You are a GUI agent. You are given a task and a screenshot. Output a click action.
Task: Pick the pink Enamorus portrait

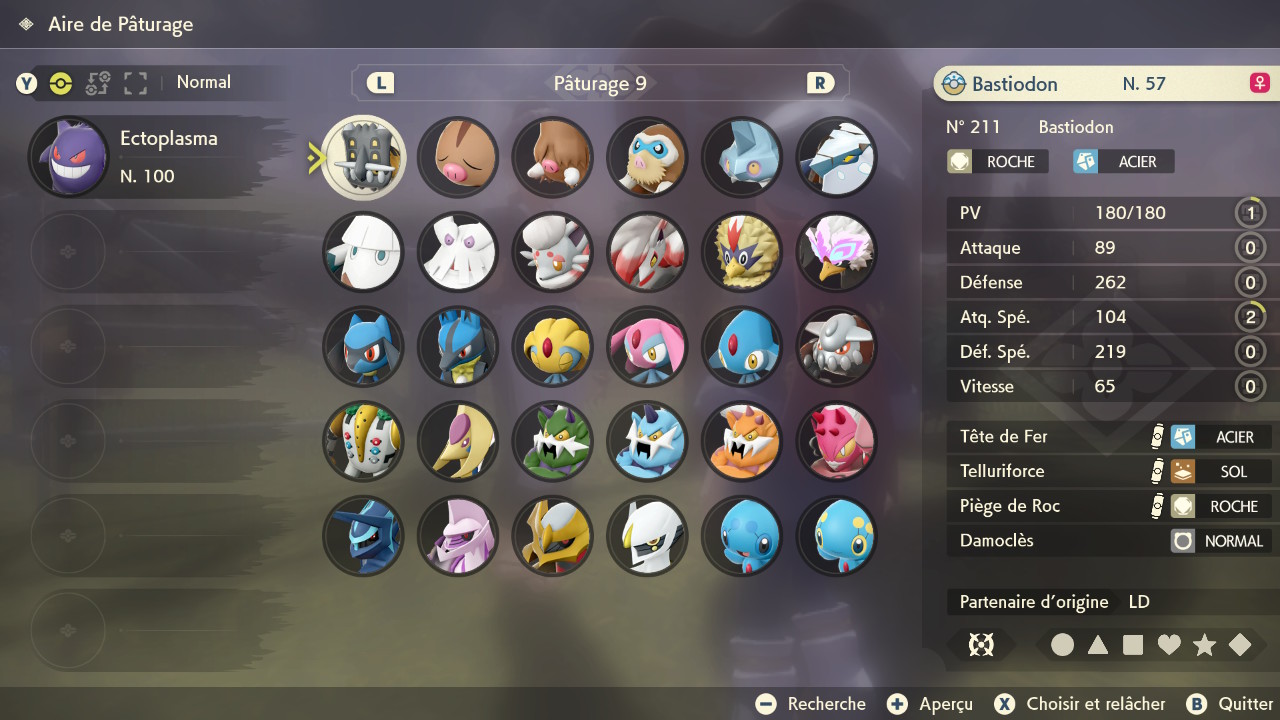click(837, 442)
